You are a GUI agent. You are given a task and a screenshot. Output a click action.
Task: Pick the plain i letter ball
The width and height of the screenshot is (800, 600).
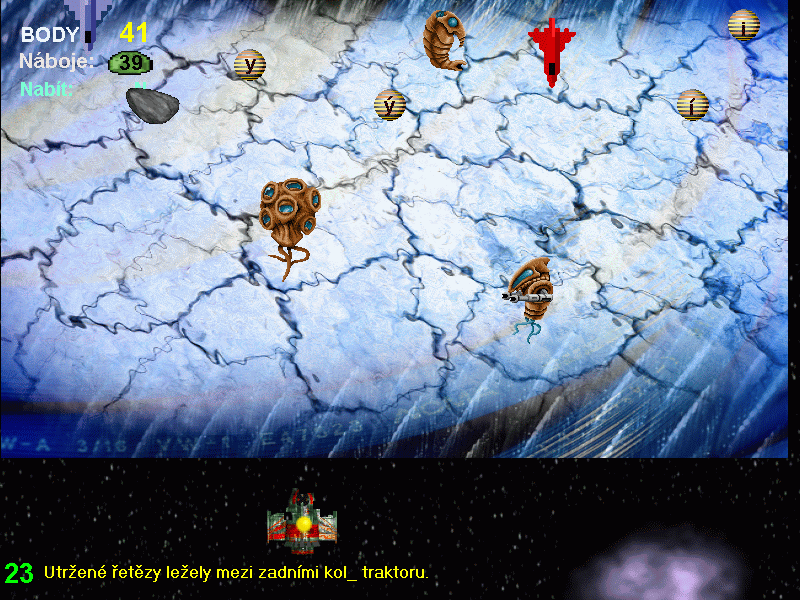[744, 25]
